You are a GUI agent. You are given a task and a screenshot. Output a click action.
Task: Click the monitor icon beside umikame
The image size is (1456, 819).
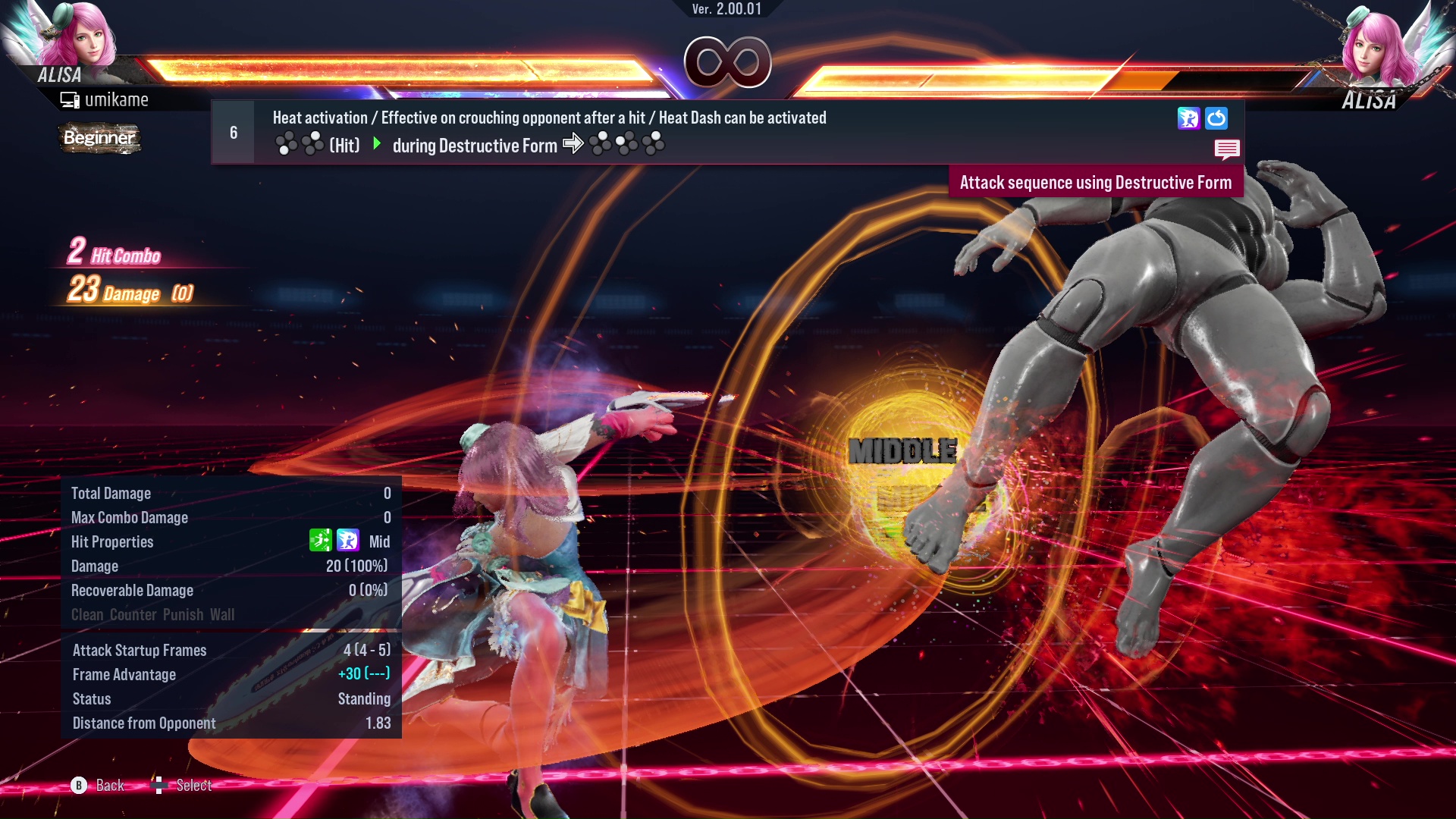(69, 99)
